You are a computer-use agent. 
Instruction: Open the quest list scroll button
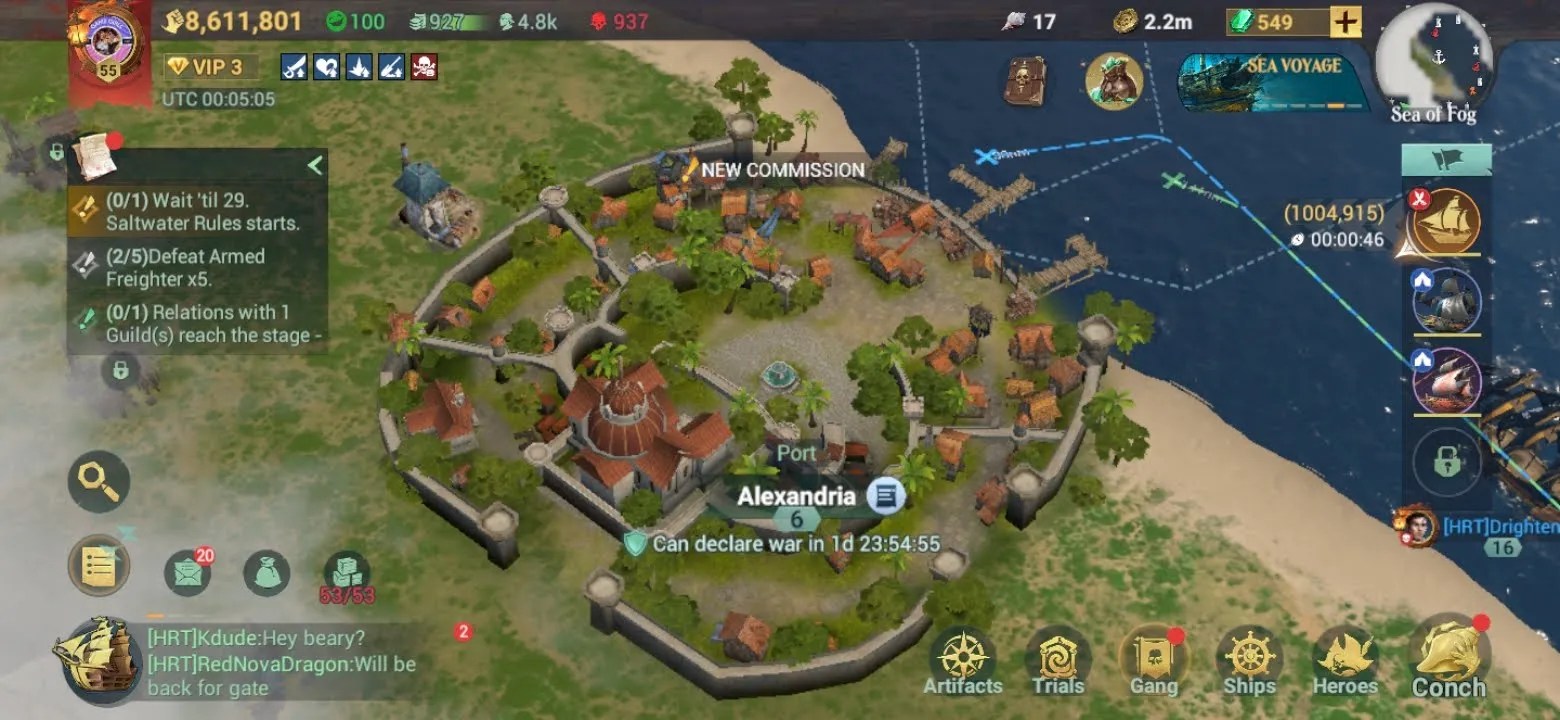pos(99,567)
